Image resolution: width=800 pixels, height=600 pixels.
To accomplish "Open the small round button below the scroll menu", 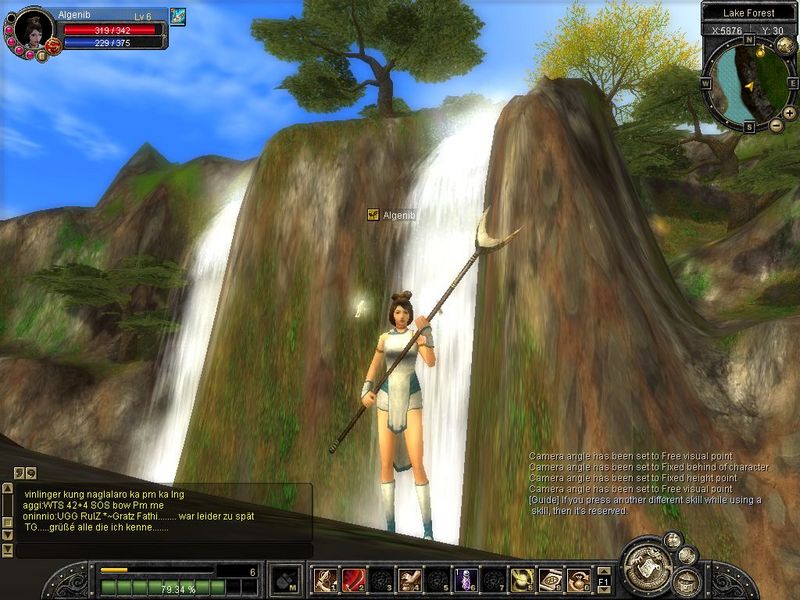I will [686, 583].
